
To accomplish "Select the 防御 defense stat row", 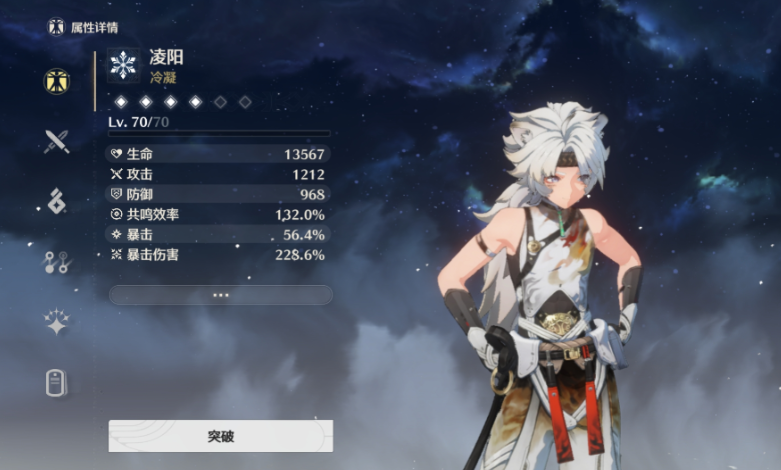I will coord(218,194).
